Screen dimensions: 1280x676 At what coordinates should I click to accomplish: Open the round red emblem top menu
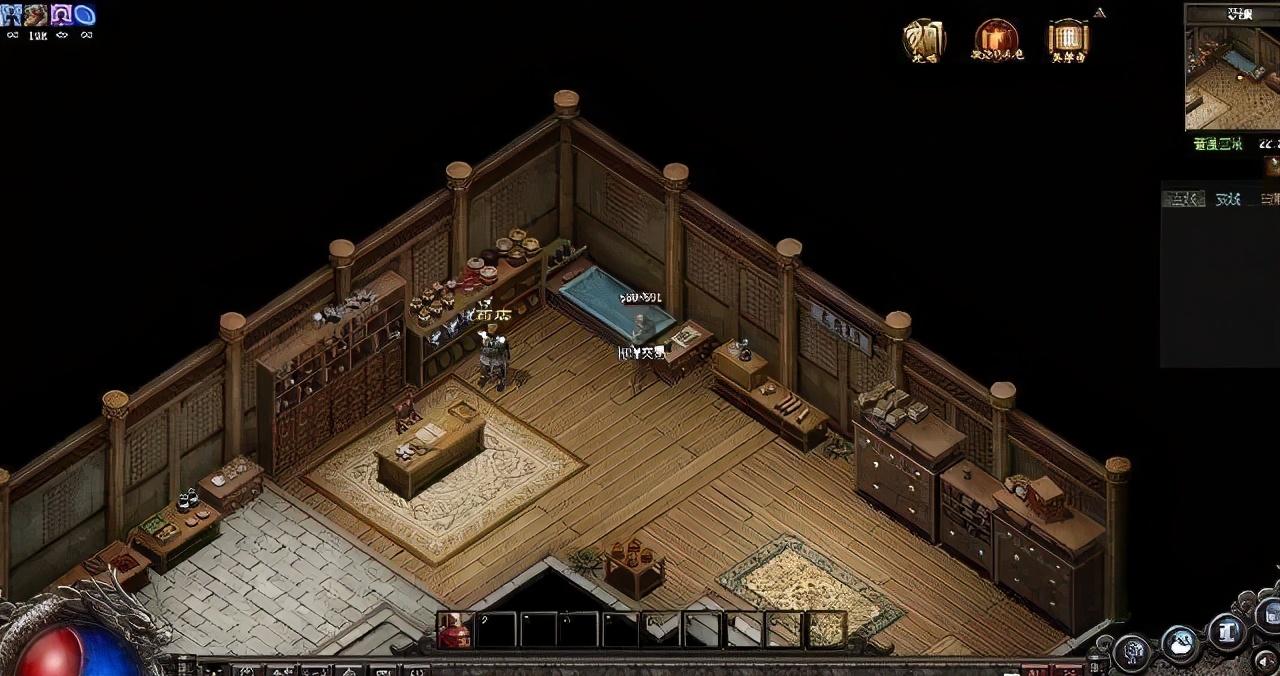996,39
